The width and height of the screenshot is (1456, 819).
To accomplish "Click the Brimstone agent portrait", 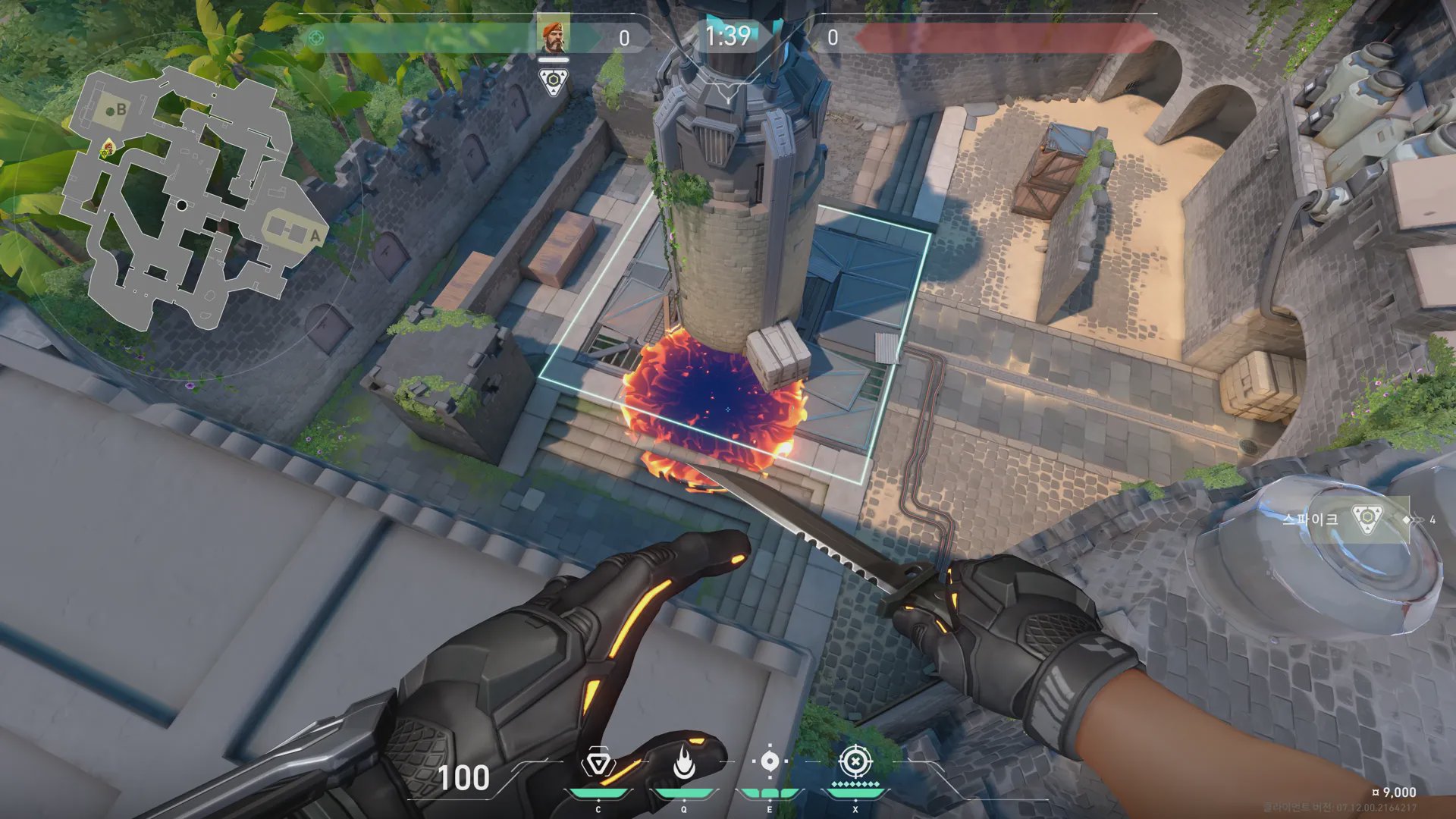I will click(x=554, y=36).
